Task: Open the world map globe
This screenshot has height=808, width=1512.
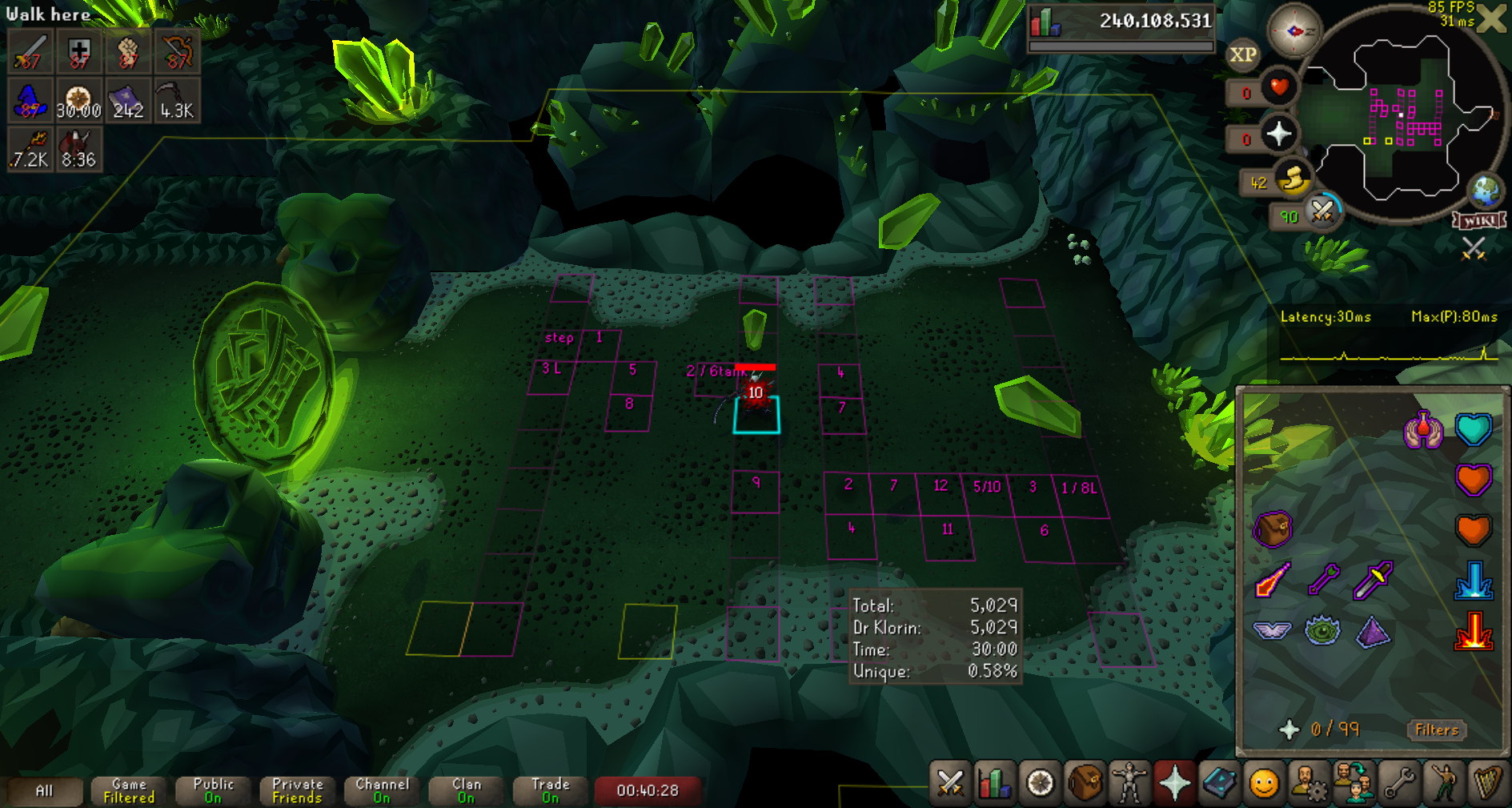Action: point(1486,191)
